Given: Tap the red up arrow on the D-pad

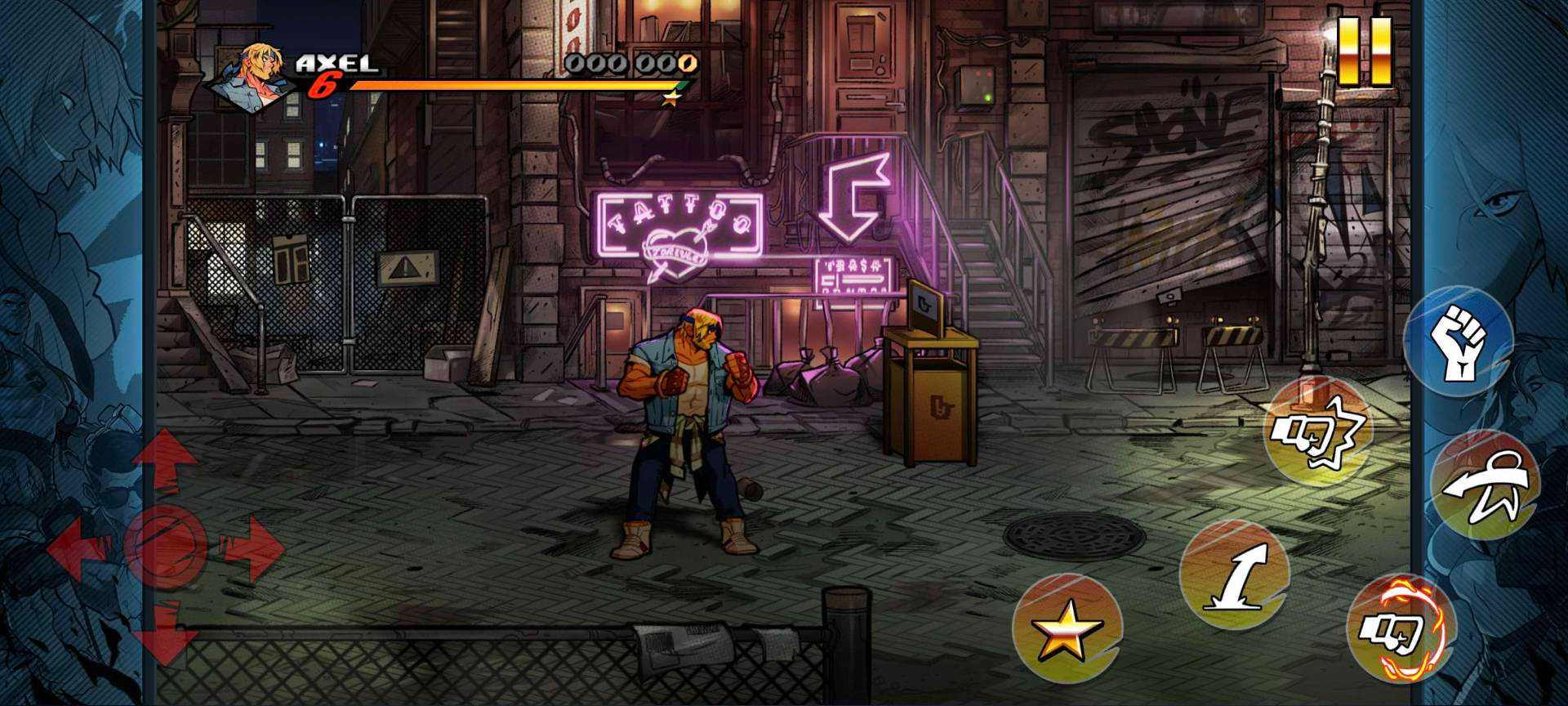Looking at the screenshot, I should pos(164,458).
